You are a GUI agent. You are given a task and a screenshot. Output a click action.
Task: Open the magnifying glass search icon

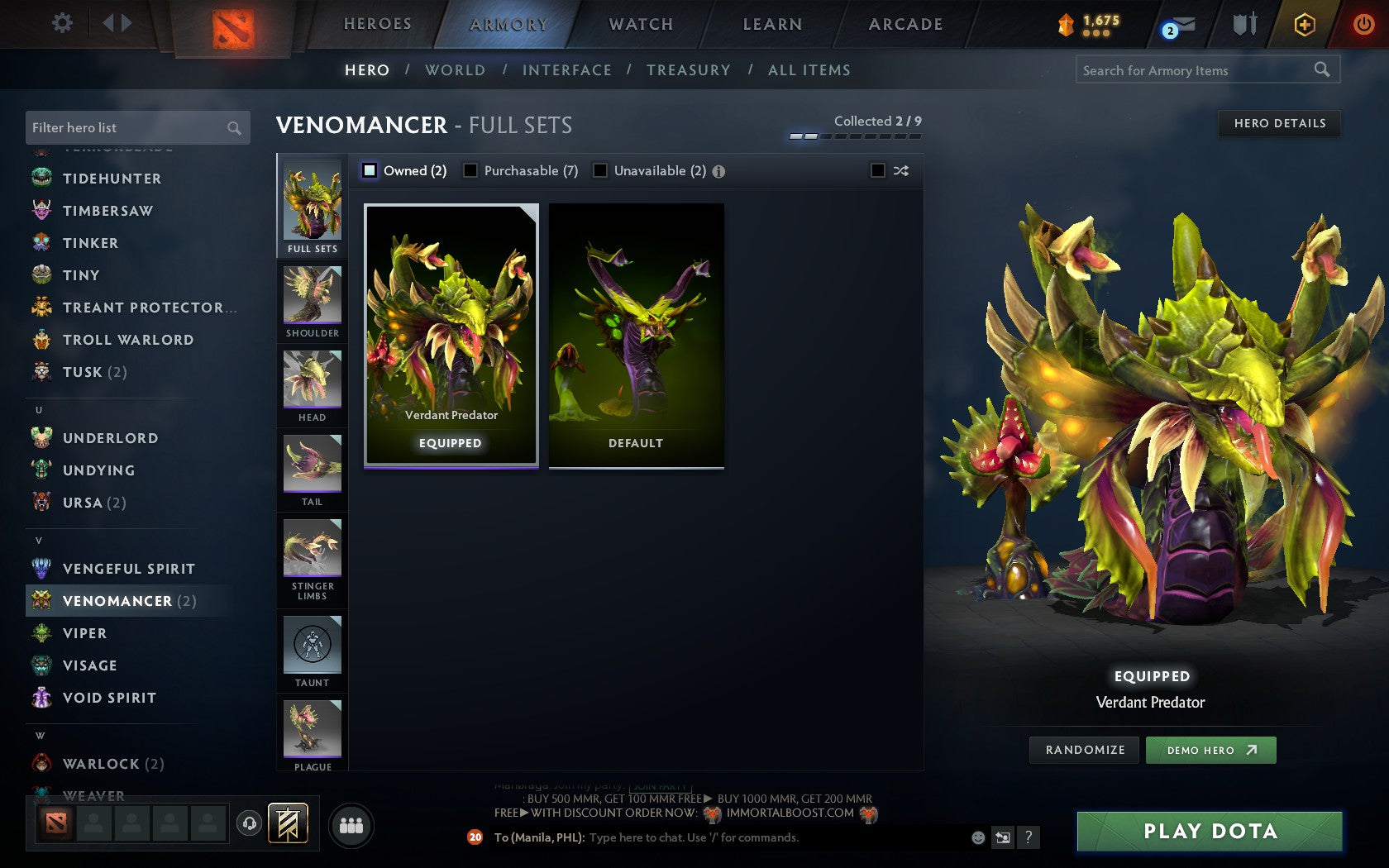1320,70
